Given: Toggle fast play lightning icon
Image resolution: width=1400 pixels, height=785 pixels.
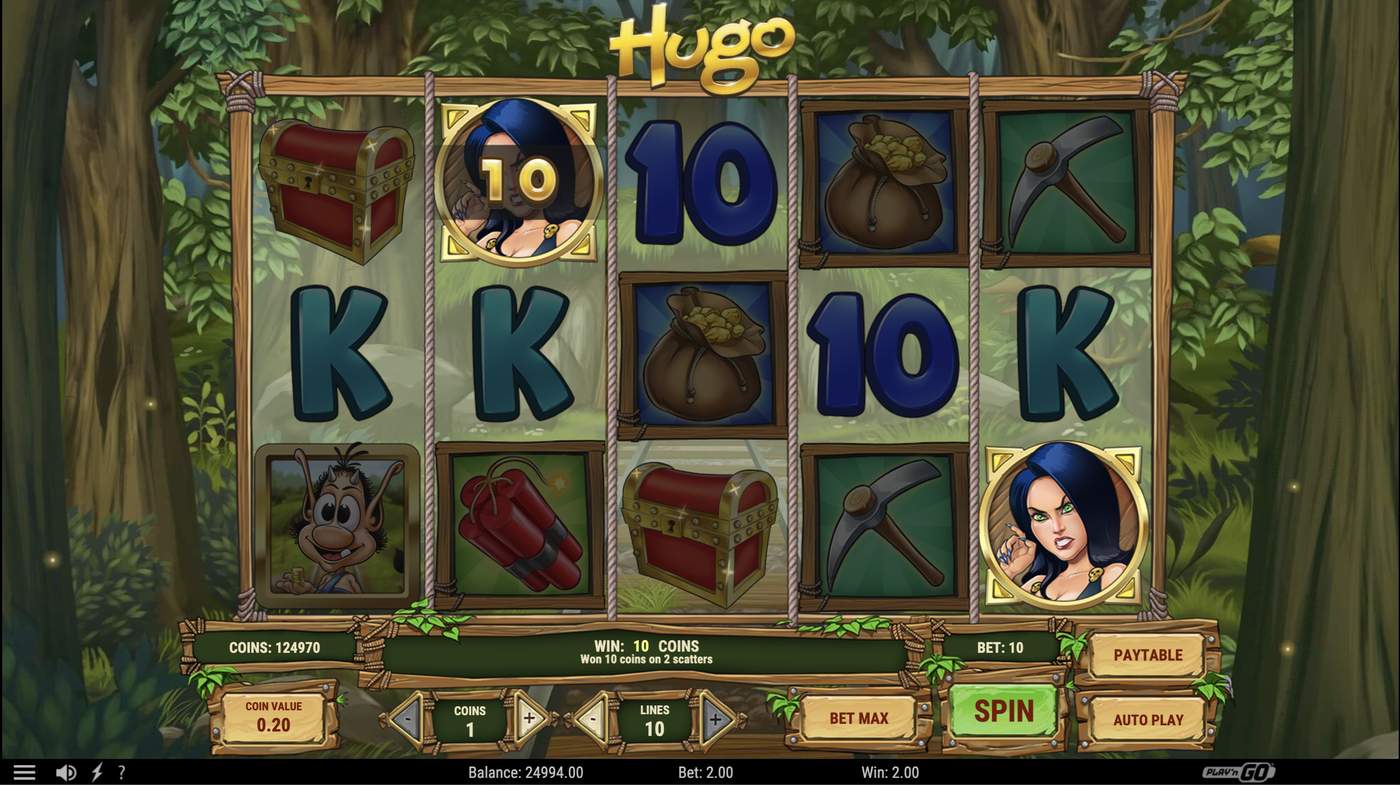Looking at the screenshot, I should pos(96,771).
